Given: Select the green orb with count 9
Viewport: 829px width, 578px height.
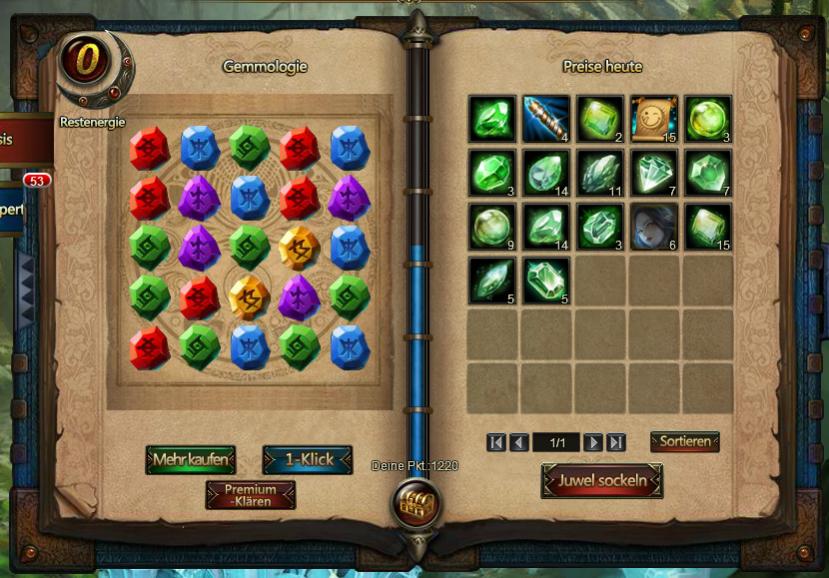Looking at the screenshot, I should tap(492, 227).
